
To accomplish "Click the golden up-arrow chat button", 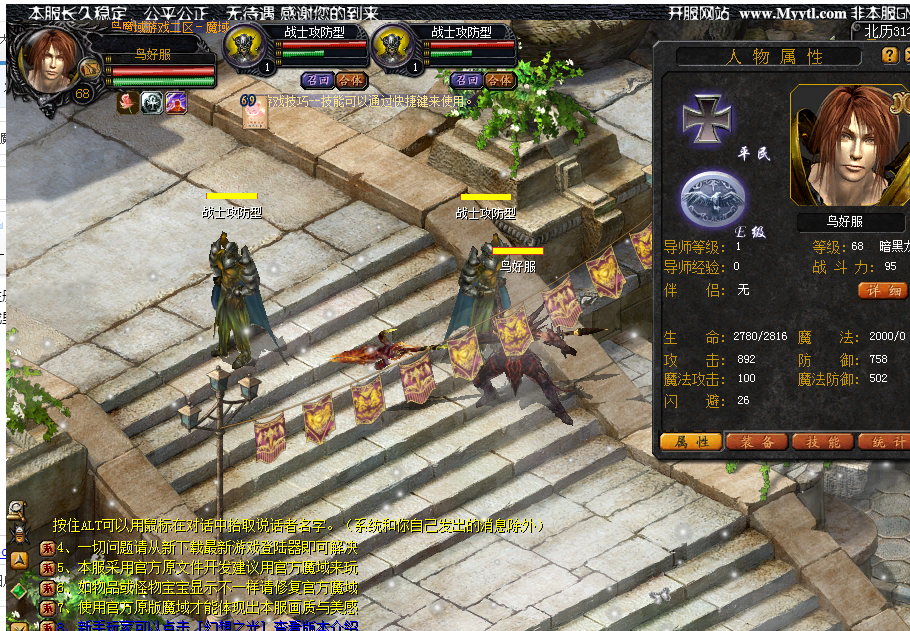I will click(18, 560).
